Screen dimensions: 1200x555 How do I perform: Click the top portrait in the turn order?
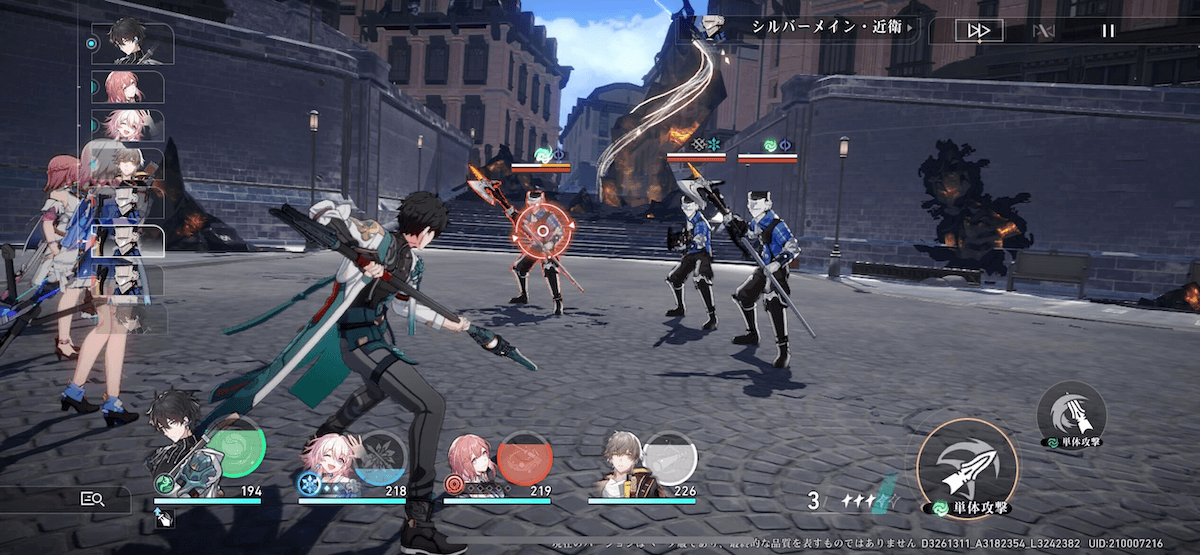pyautogui.click(x=132, y=43)
